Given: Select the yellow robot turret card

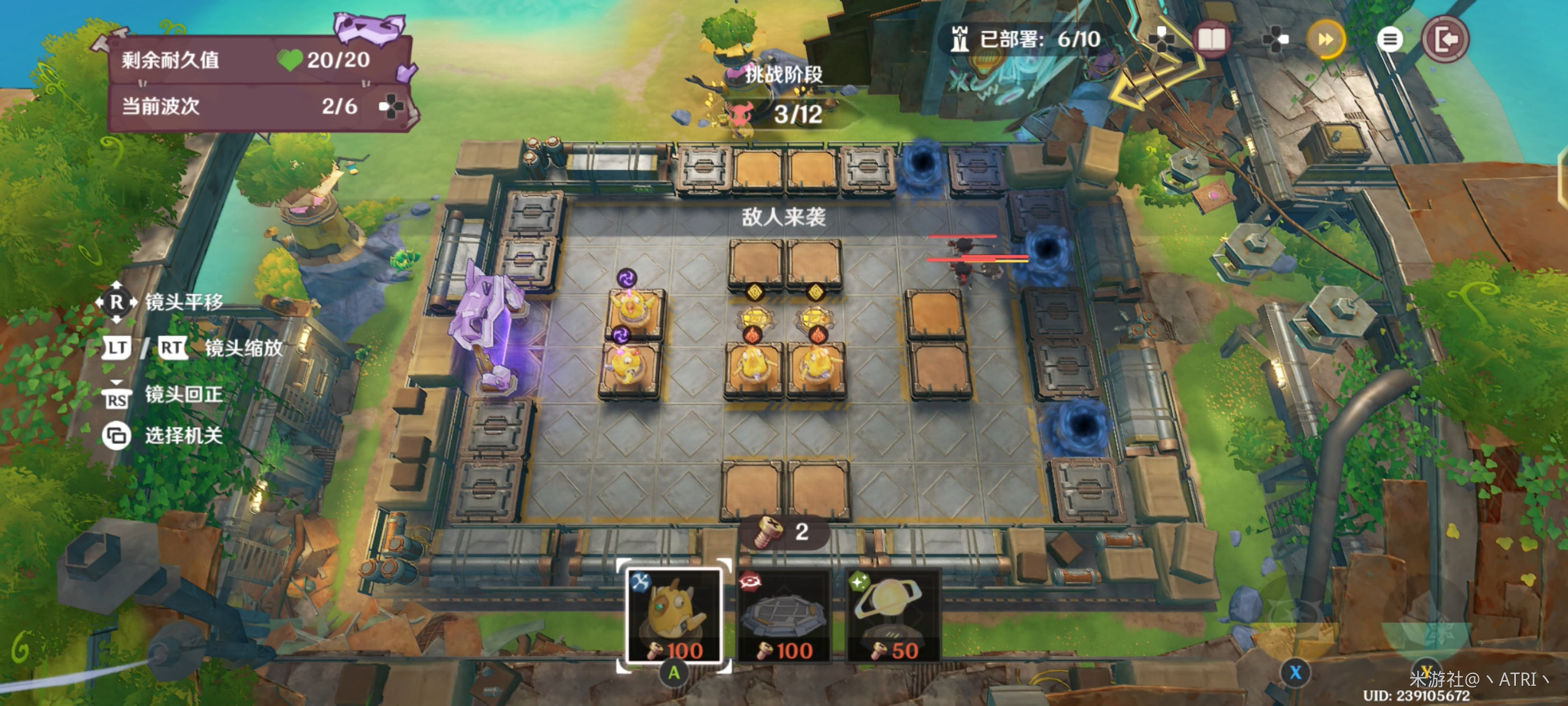Looking at the screenshot, I should (674, 615).
